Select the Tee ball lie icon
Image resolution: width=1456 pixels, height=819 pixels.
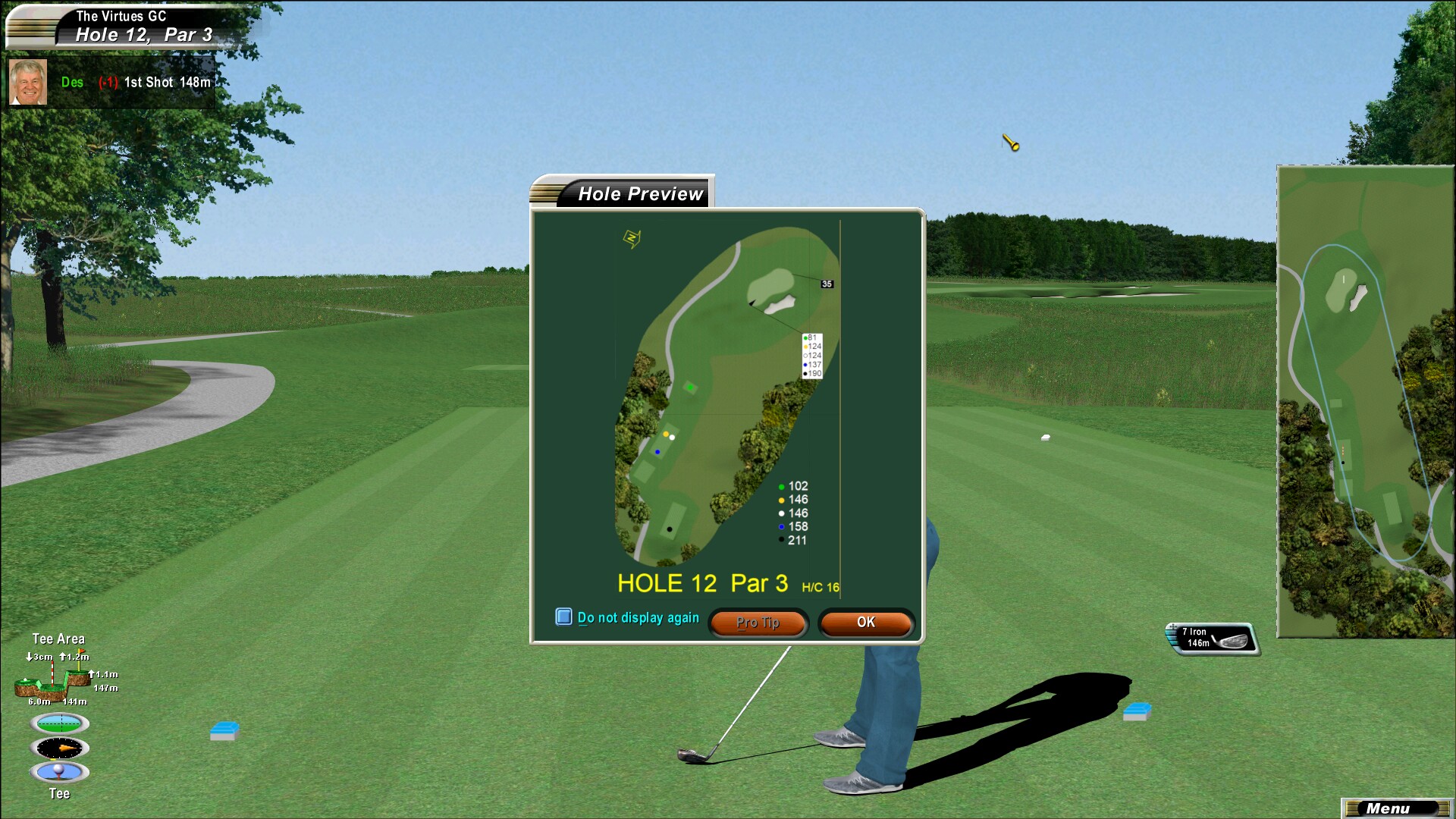(x=60, y=772)
